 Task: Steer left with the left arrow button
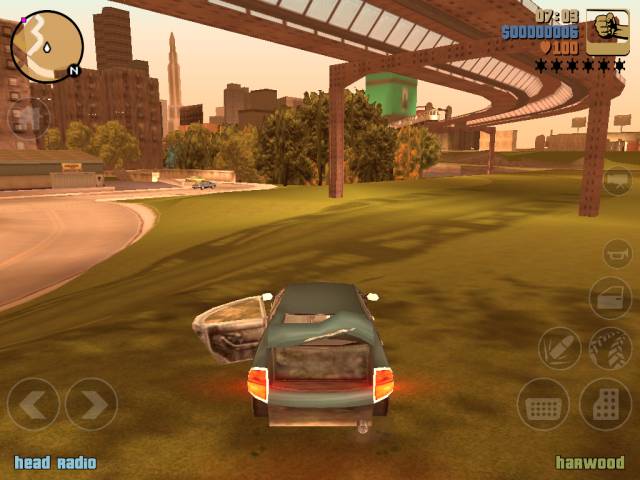tap(33, 404)
